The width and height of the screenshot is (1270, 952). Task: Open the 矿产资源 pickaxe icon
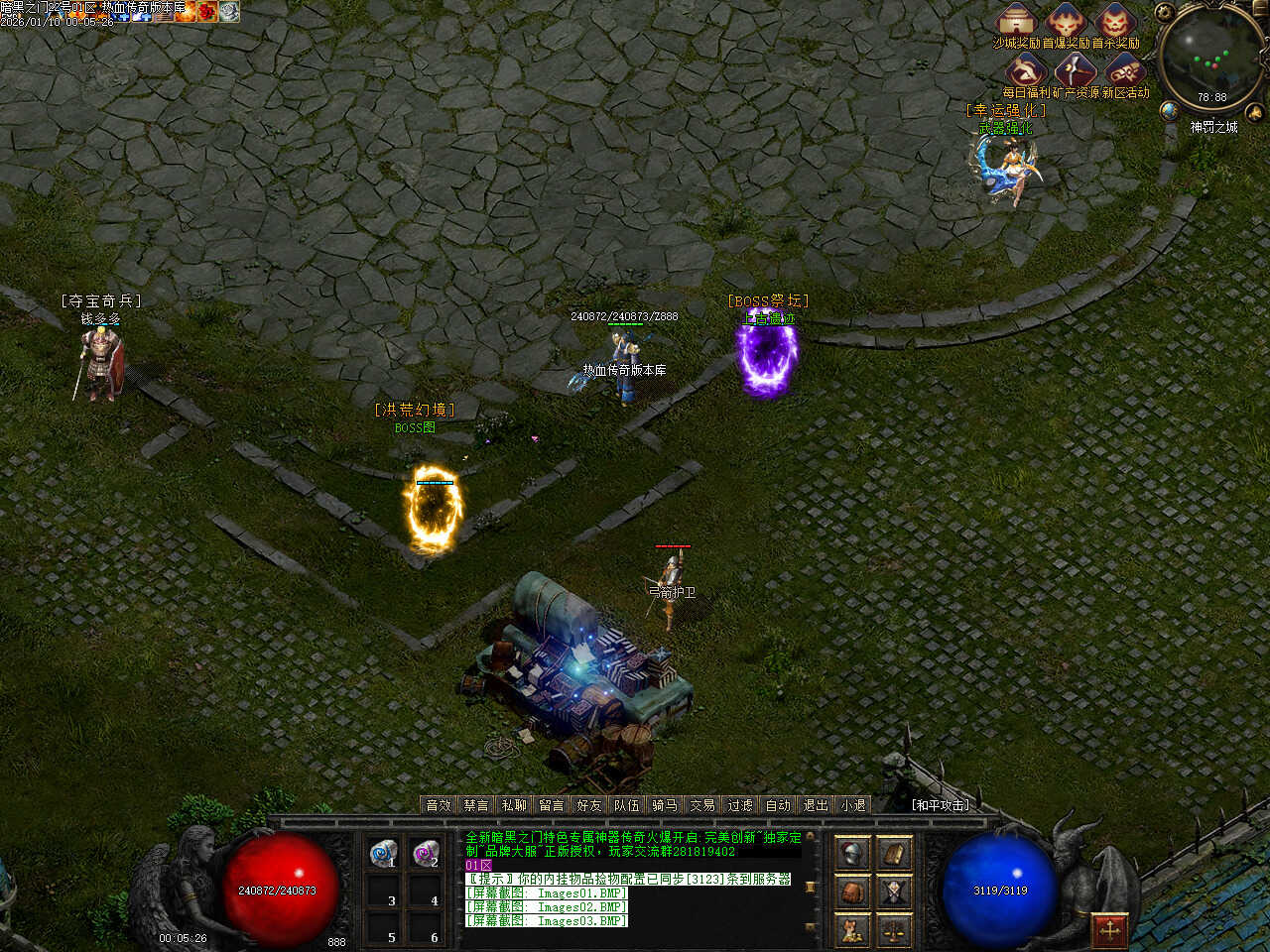point(1076,69)
